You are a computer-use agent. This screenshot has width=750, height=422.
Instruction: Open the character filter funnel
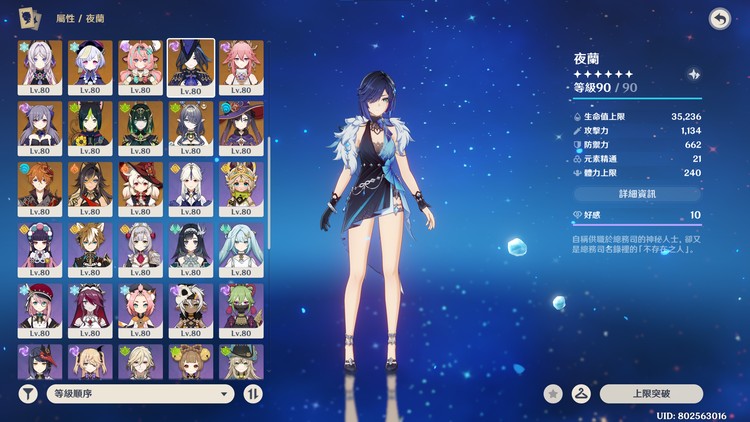[28, 393]
